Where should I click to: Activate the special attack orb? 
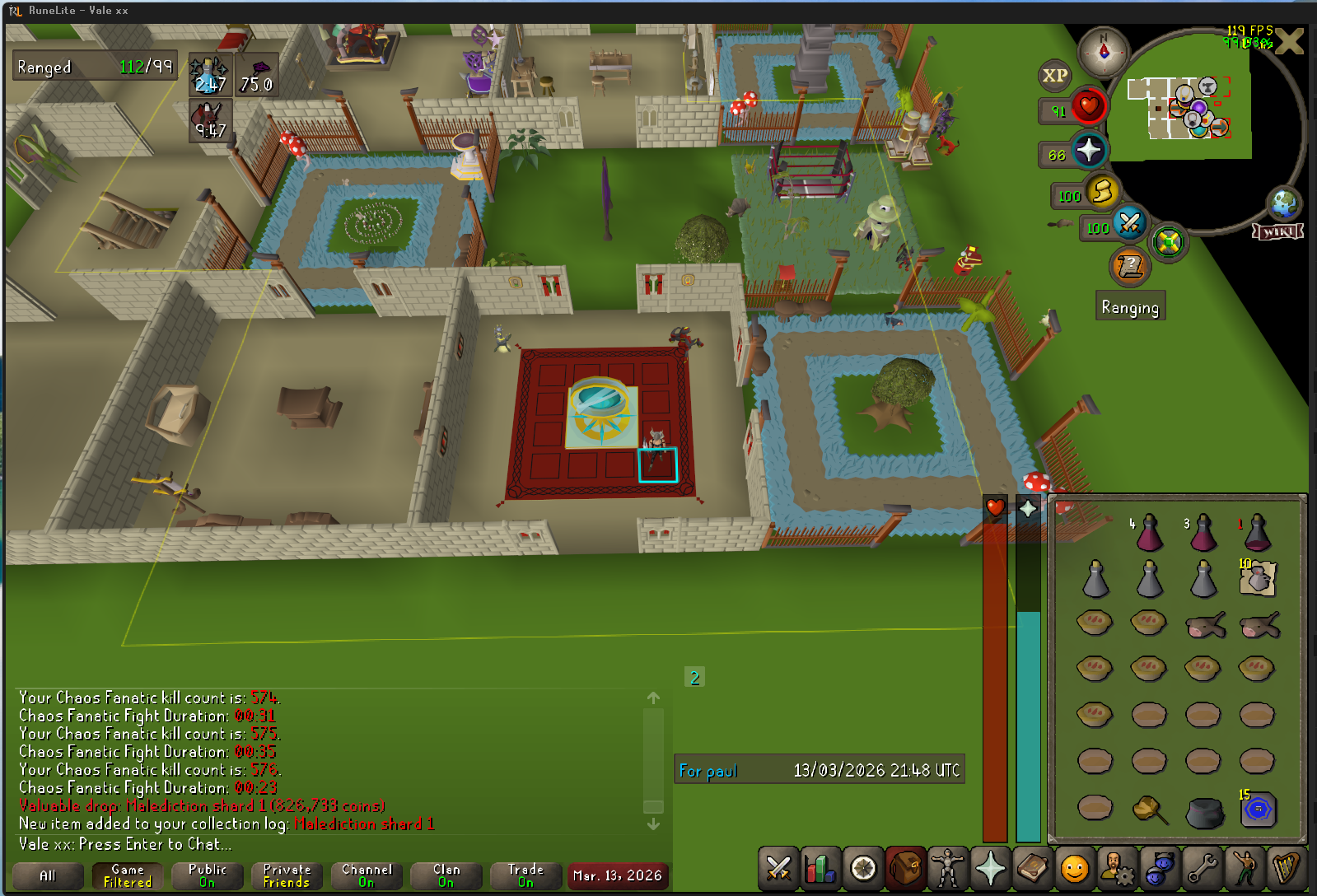(x=1129, y=224)
